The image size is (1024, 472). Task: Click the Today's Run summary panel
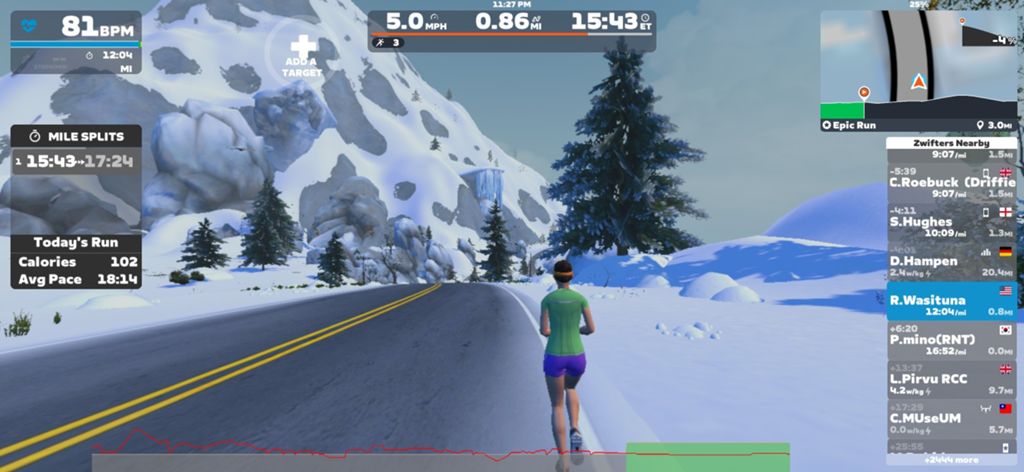coord(76,261)
